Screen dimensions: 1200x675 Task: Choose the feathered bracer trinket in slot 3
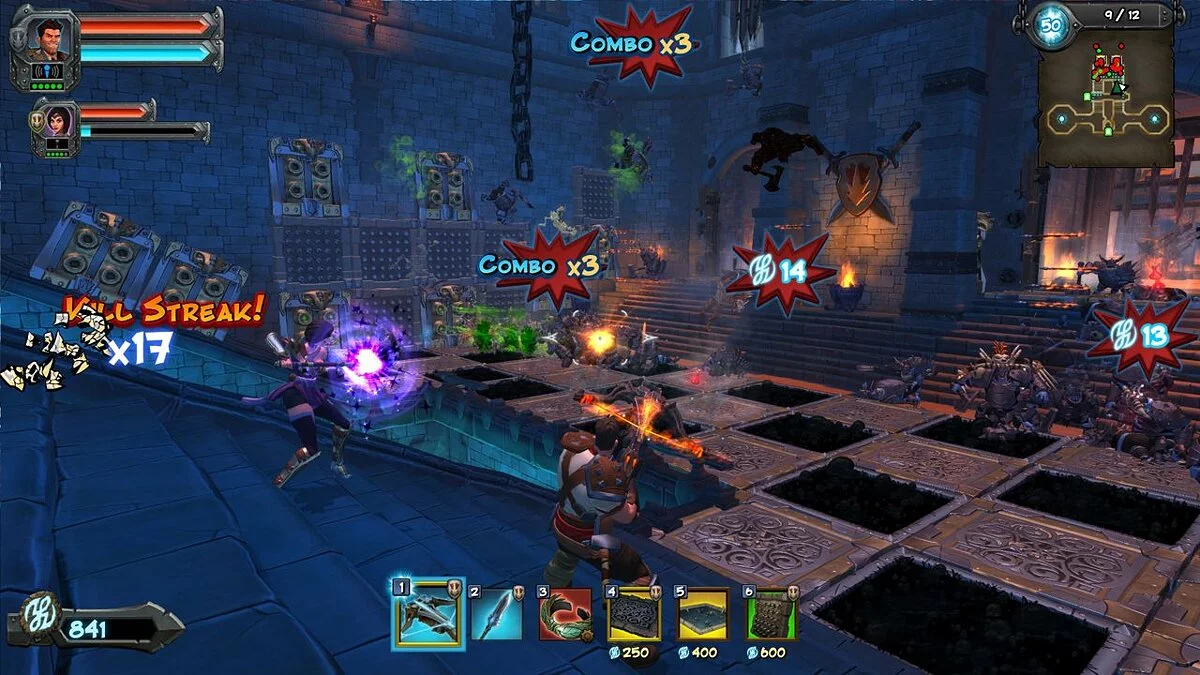pos(565,614)
